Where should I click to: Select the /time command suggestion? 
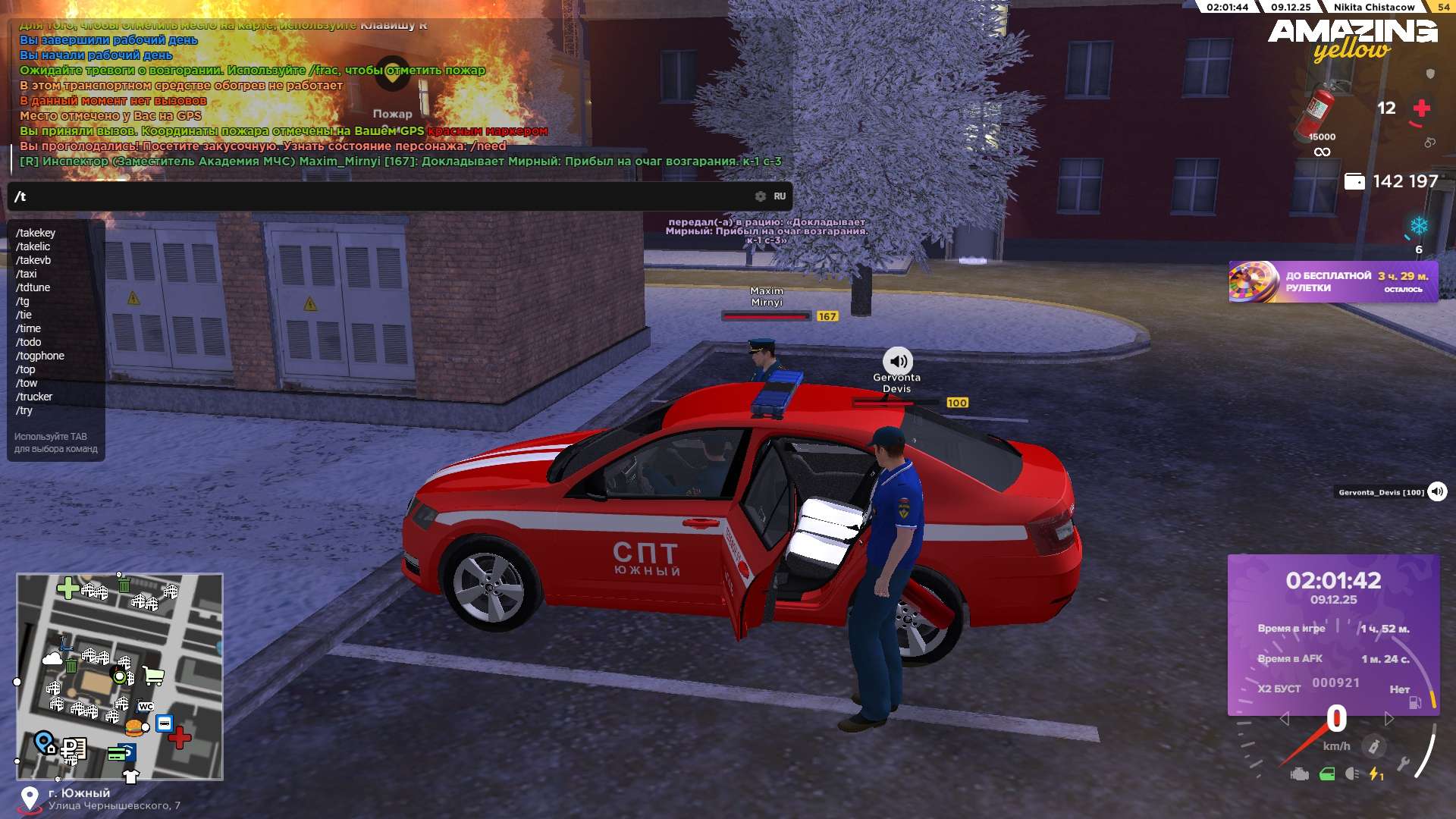29,328
